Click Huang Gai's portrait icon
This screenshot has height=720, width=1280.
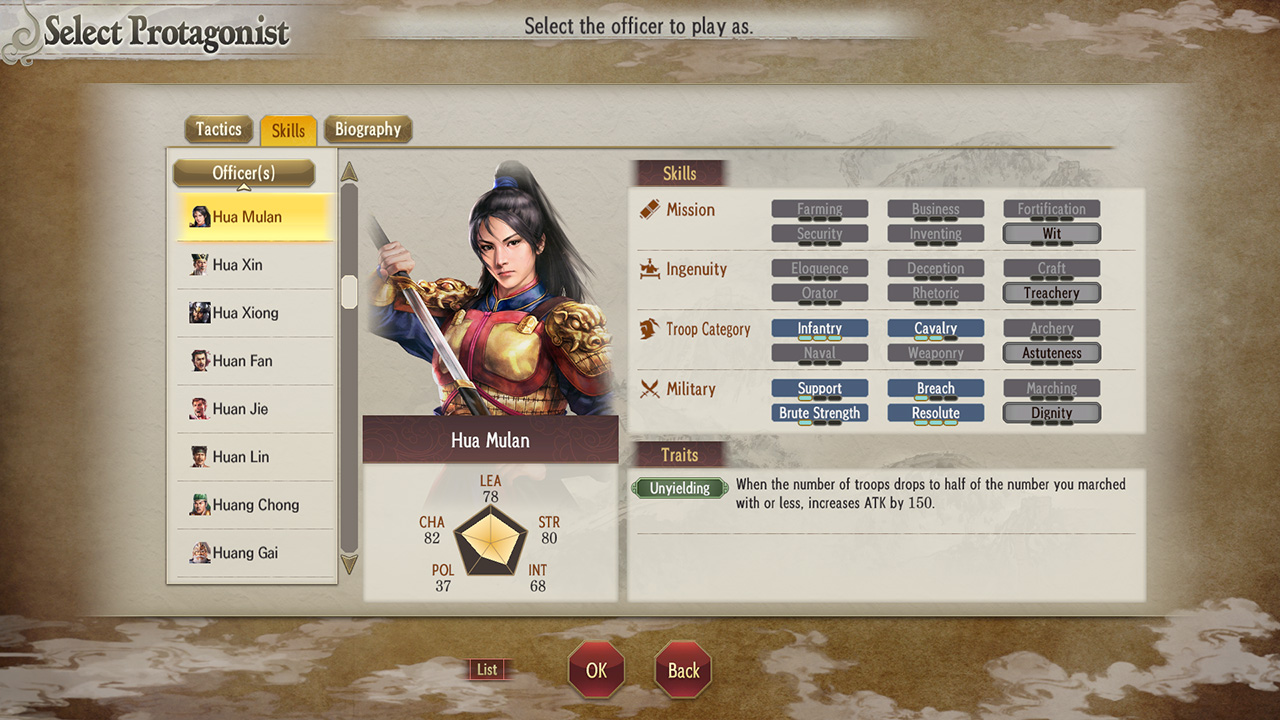(x=199, y=552)
